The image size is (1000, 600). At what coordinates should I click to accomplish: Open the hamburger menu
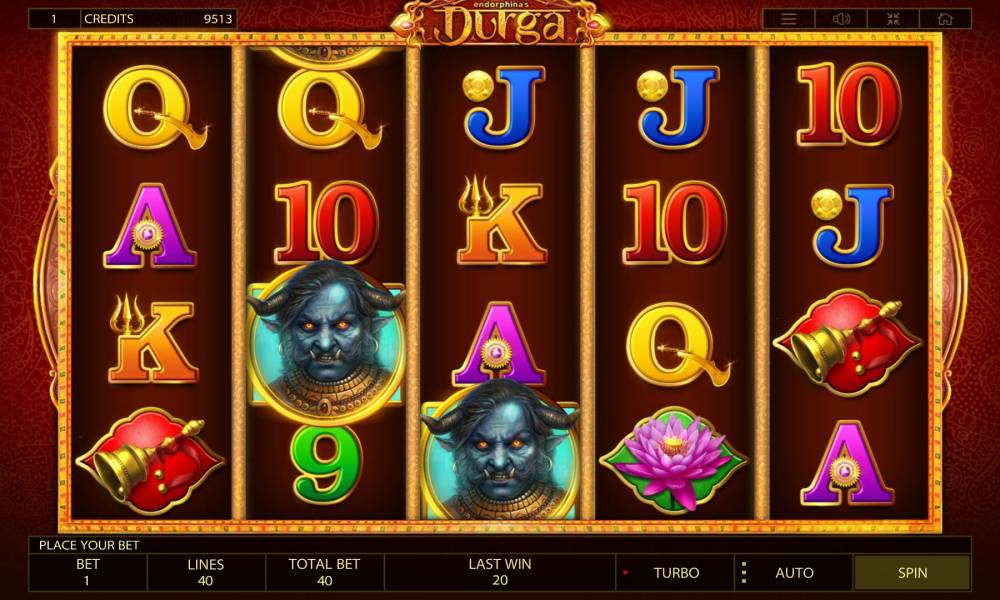tap(789, 19)
